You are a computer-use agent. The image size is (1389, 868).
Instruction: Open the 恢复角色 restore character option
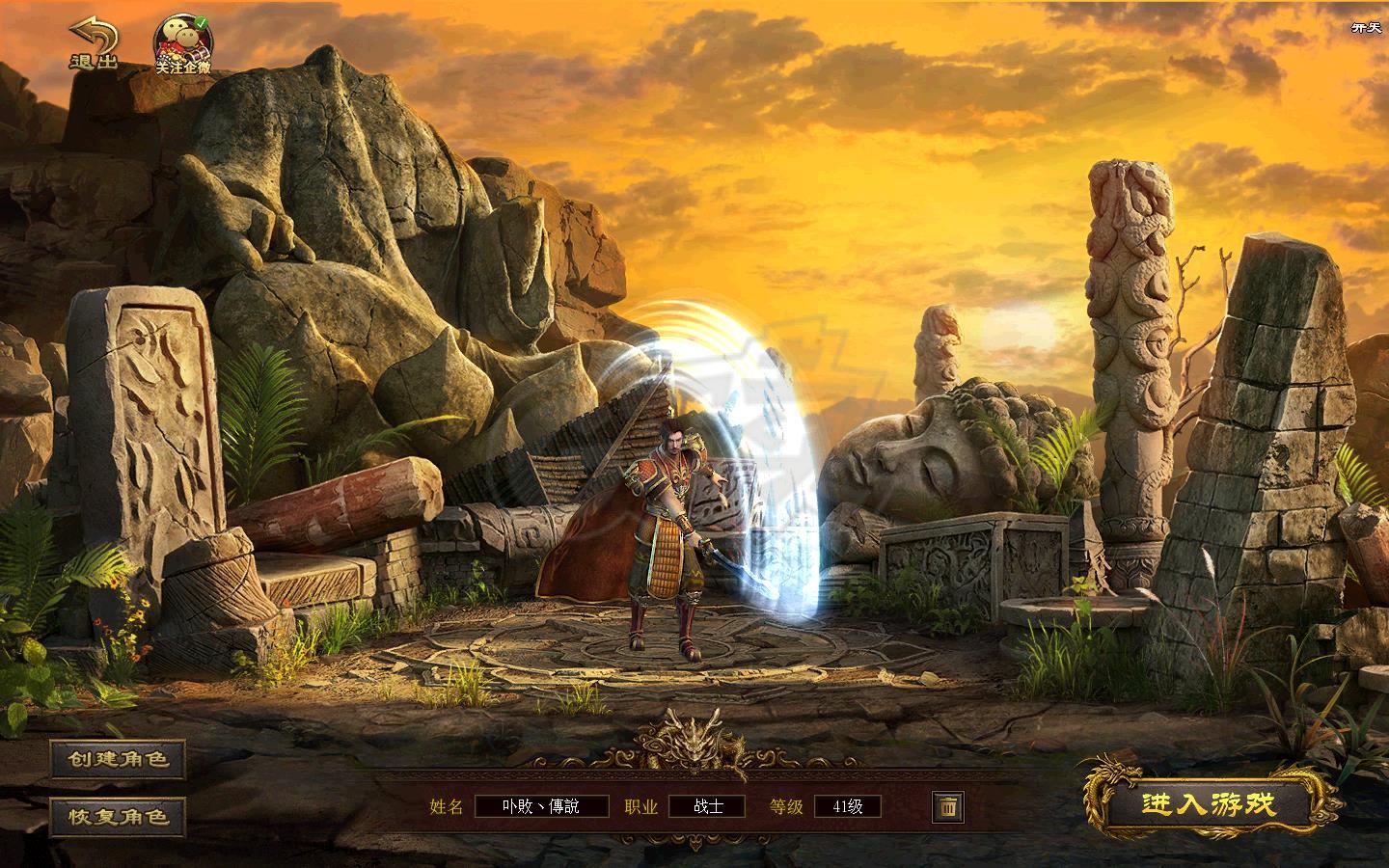[x=118, y=816]
